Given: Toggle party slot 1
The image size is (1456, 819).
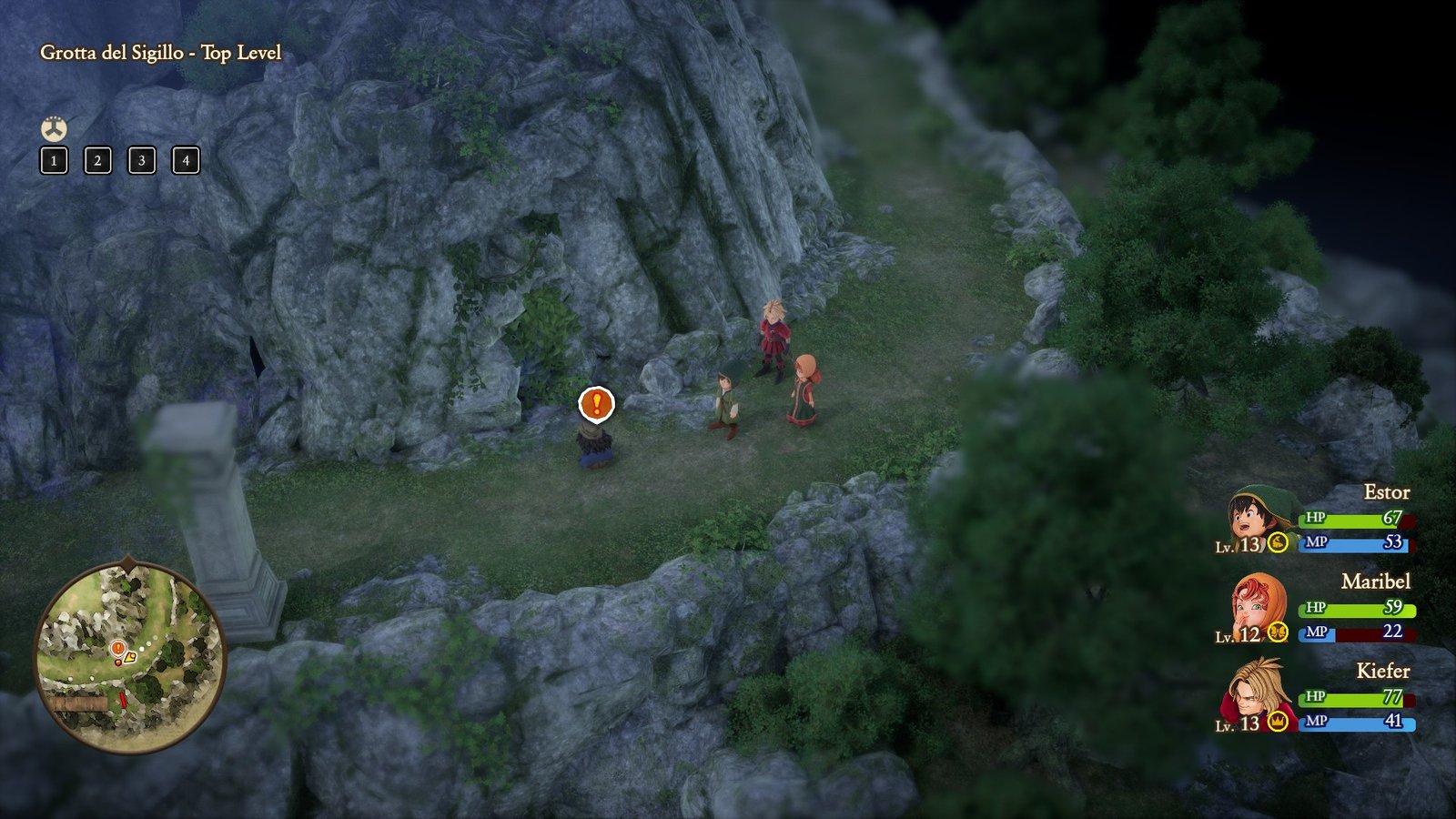Looking at the screenshot, I should pos(53,162).
